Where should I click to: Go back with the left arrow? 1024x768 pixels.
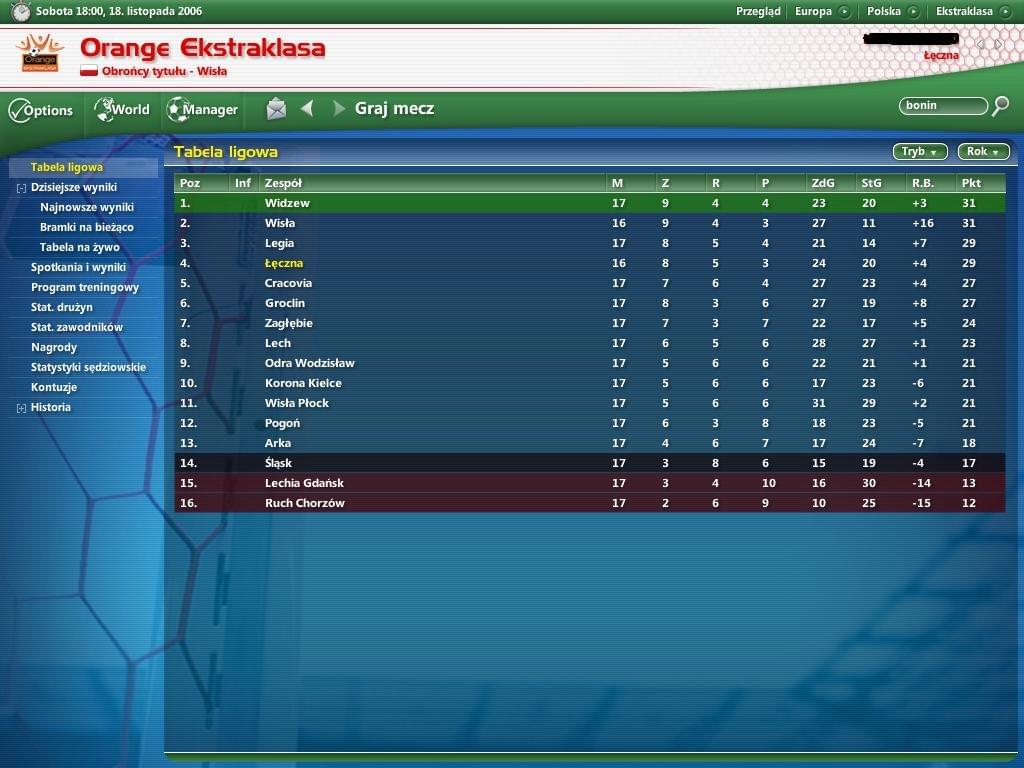coord(307,108)
